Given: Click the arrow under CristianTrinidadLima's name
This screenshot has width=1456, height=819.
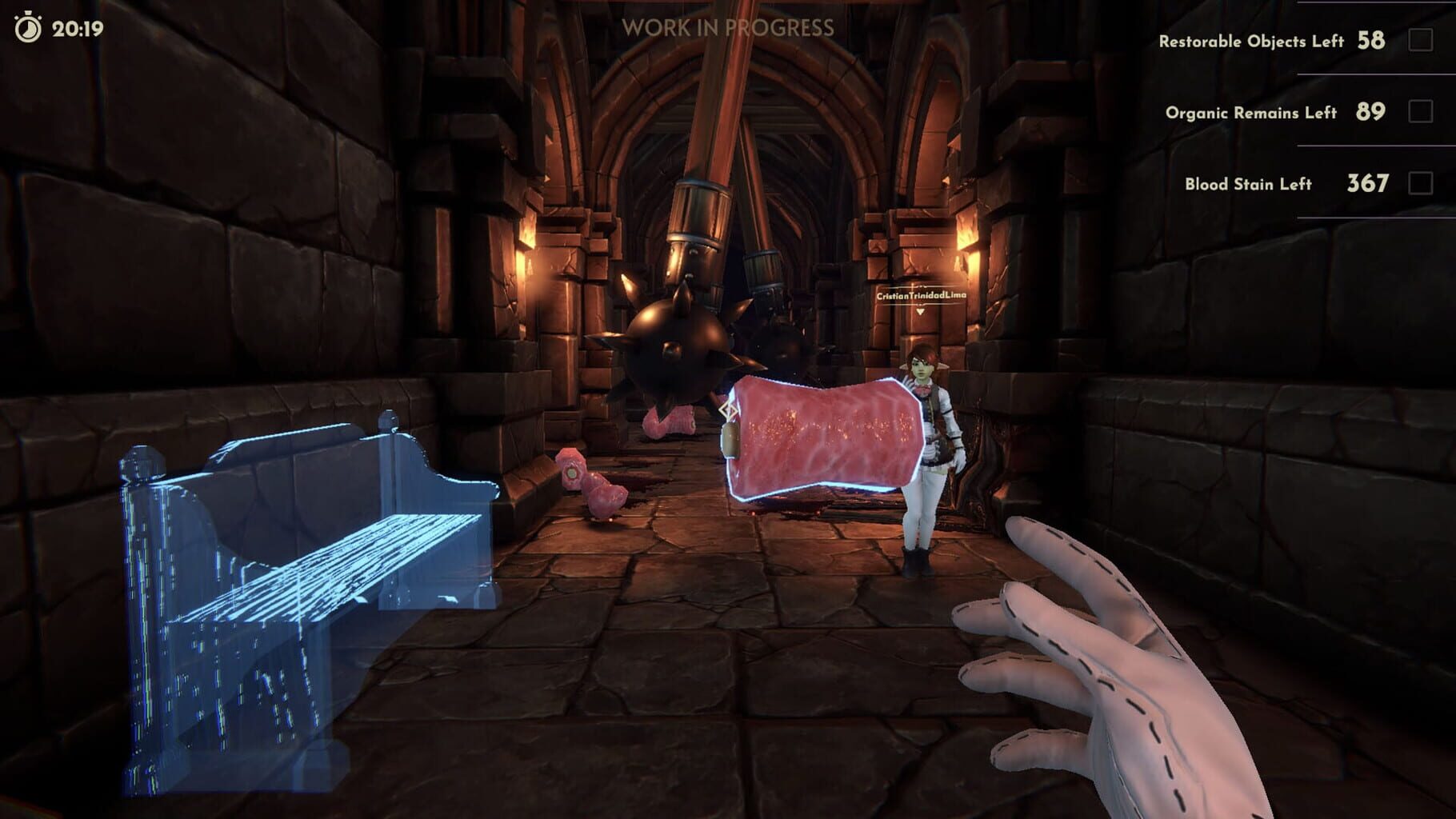Looking at the screenshot, I should tap(920, 312).
